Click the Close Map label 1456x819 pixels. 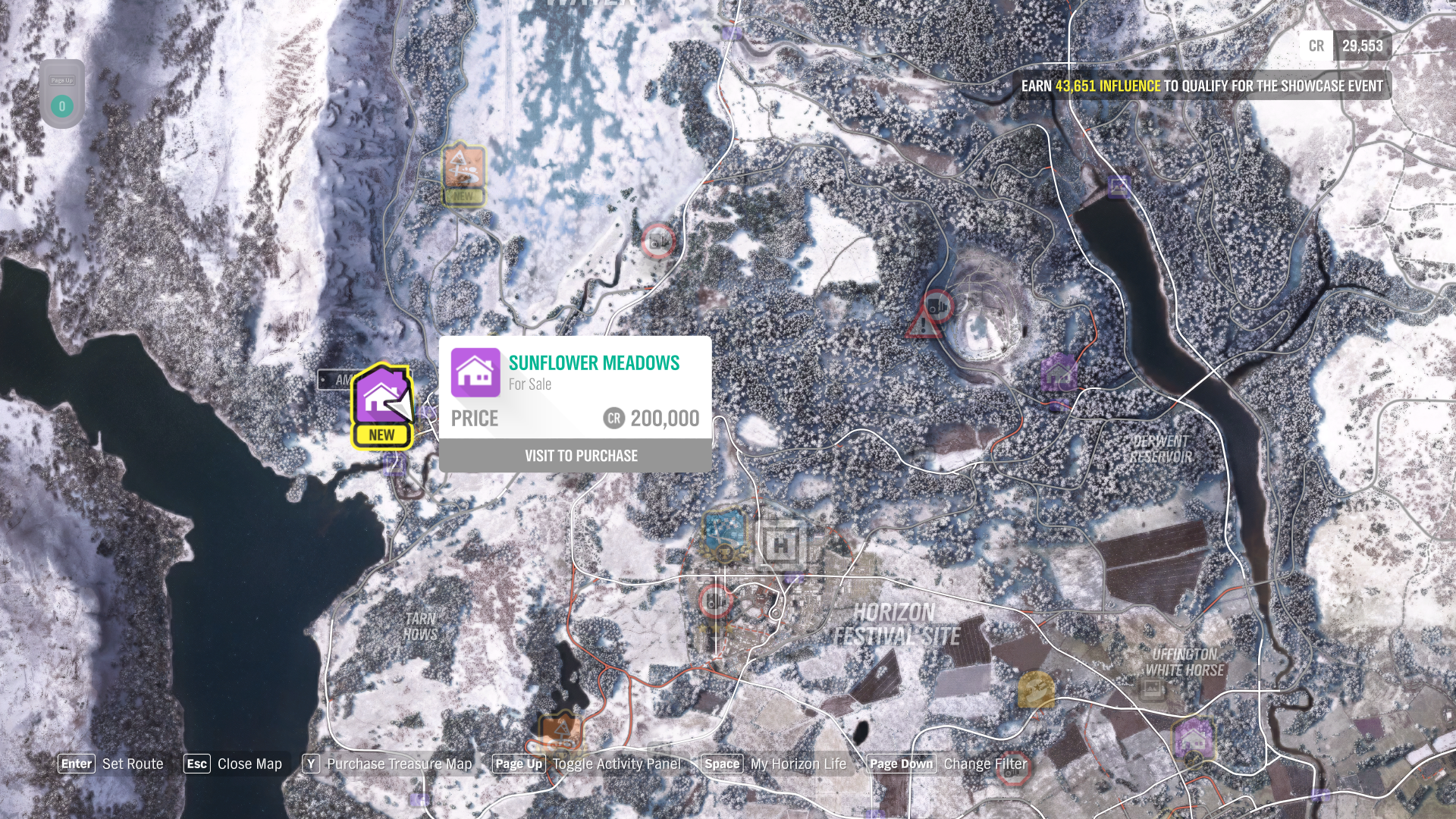[x=249, y=764]
